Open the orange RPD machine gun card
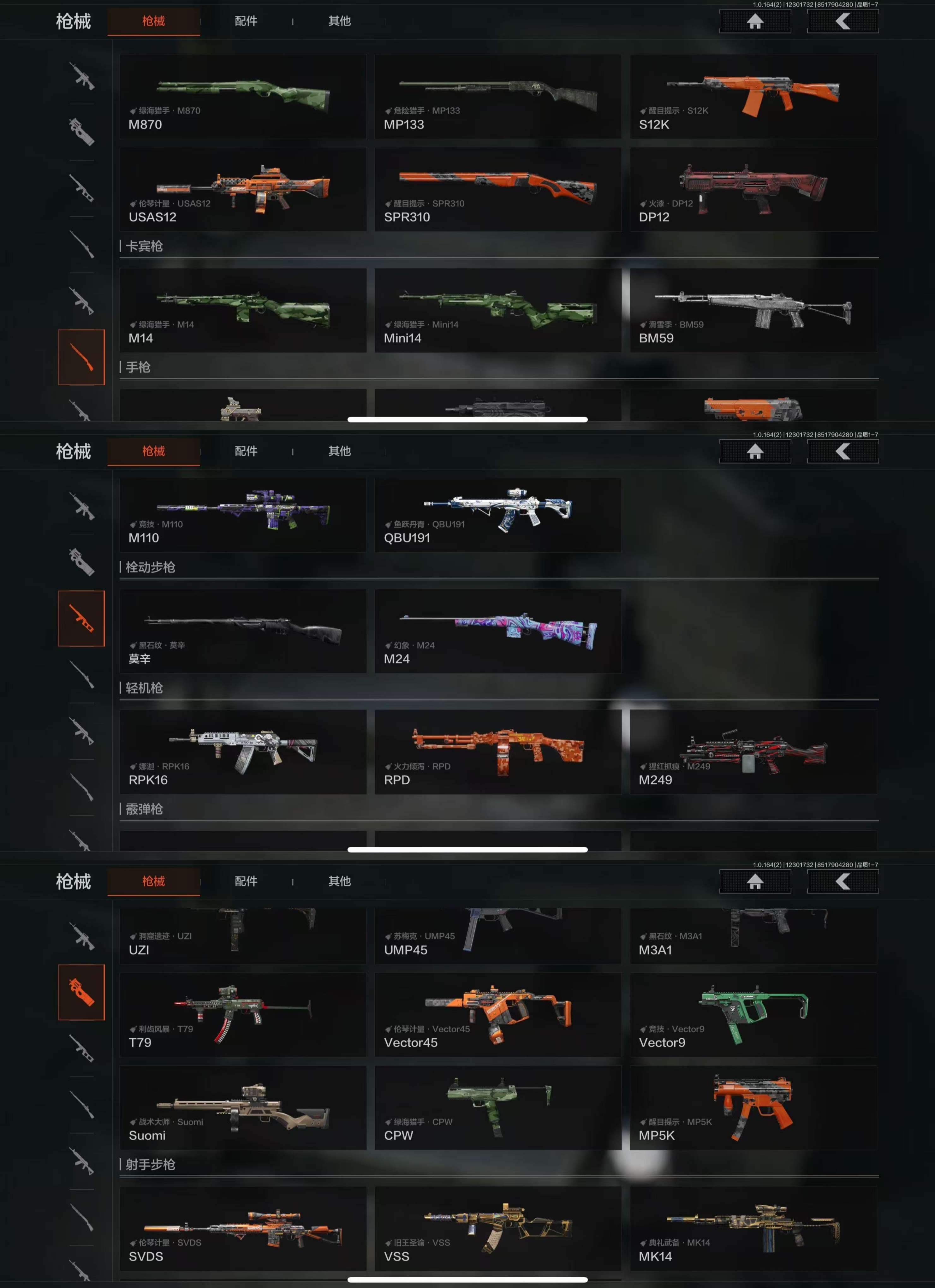Image resolution: width=935 pixels, height=1288 pixels. [497, 751]
